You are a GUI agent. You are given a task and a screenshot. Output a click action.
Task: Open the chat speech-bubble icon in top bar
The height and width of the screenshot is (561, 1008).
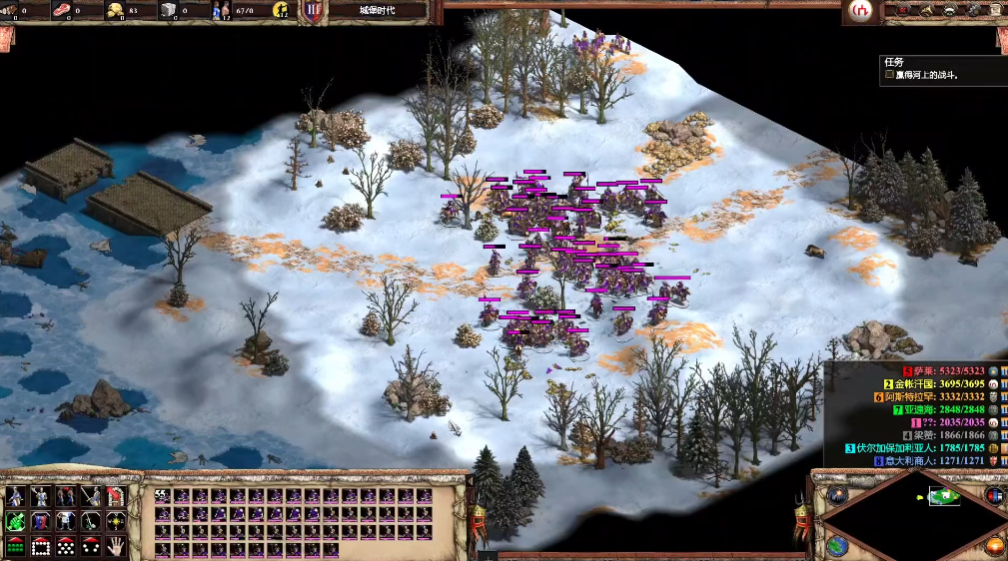[949, 11]
